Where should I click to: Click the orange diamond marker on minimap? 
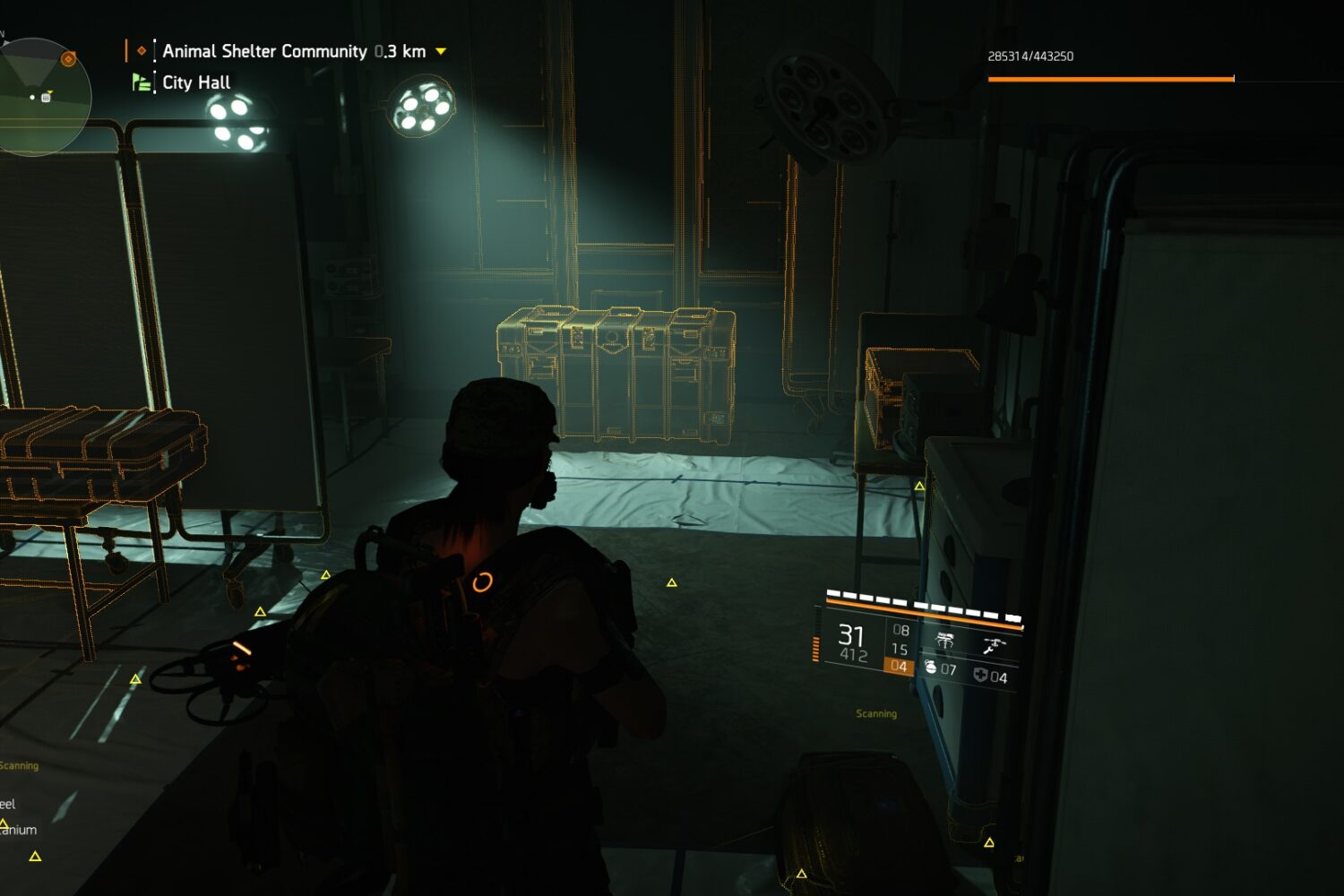pos(68,59)
